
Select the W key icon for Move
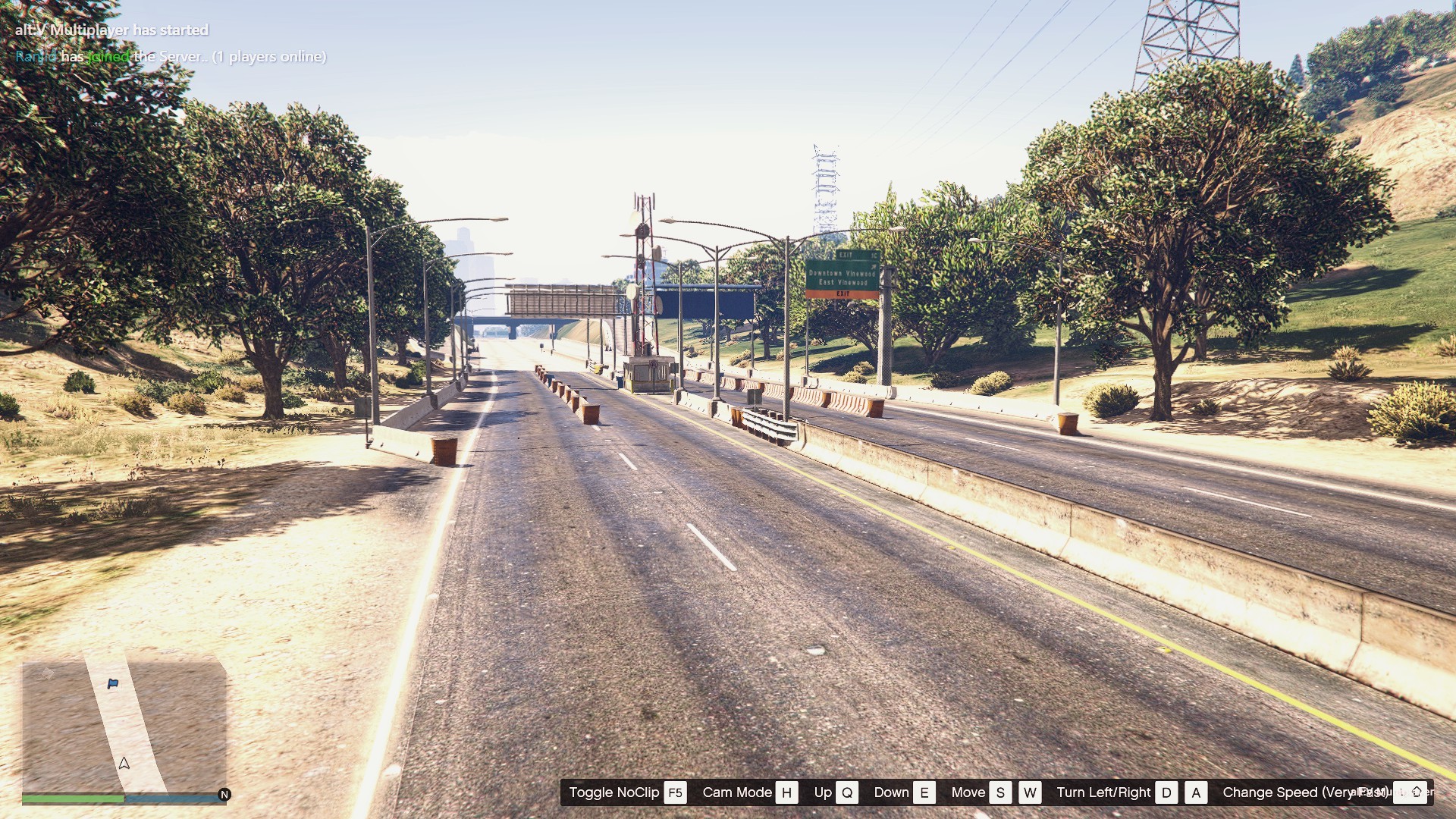[1031, 792]
